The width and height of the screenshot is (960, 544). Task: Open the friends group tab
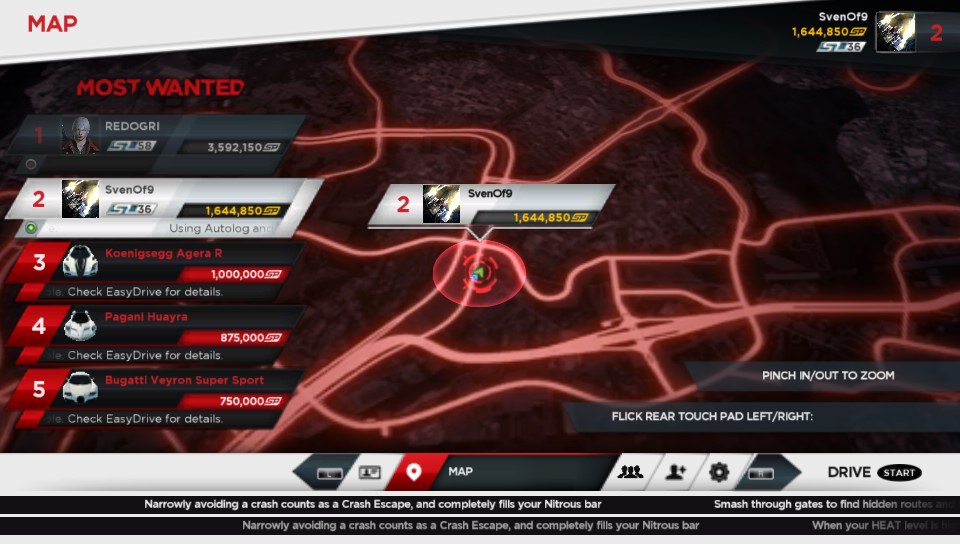coord(630,472)
